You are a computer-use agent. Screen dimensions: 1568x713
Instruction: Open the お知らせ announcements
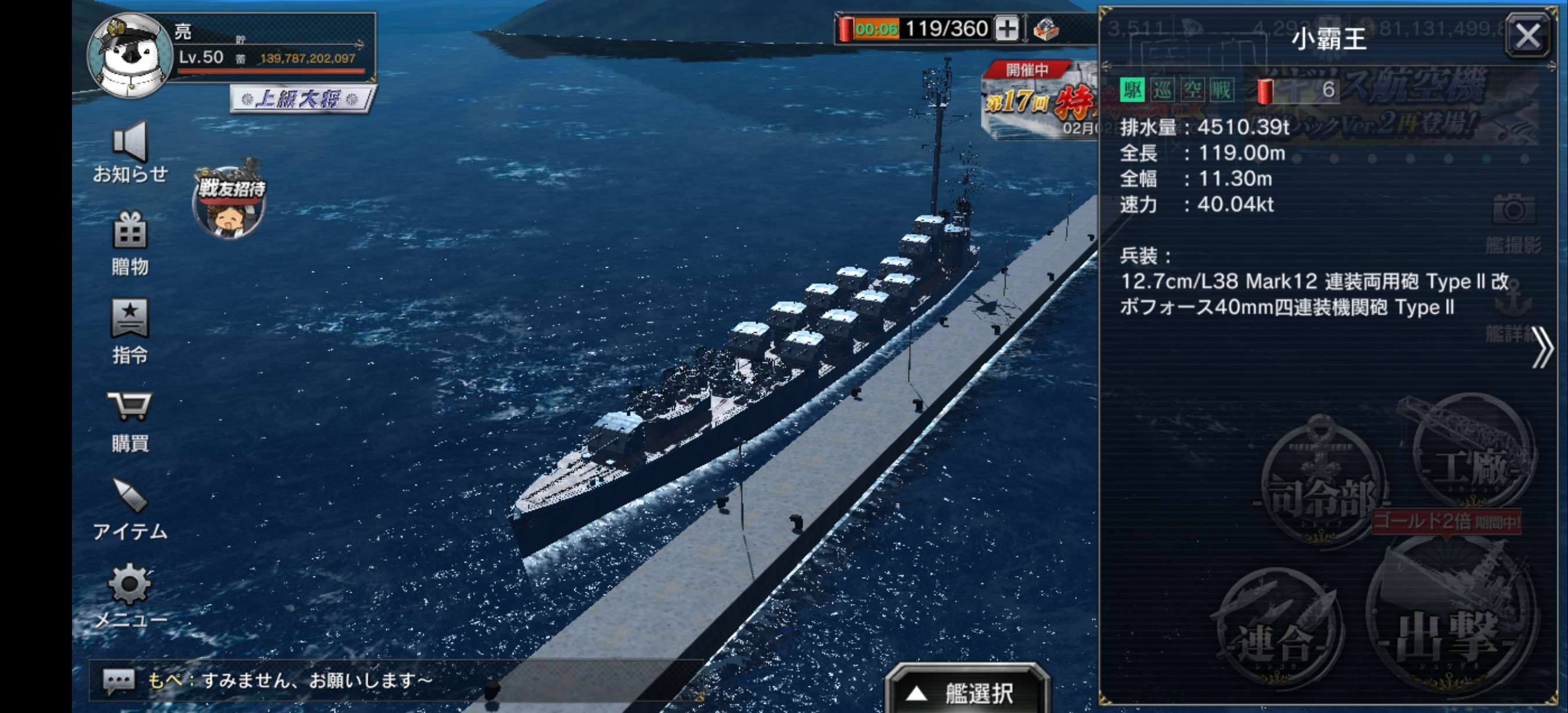130,152
